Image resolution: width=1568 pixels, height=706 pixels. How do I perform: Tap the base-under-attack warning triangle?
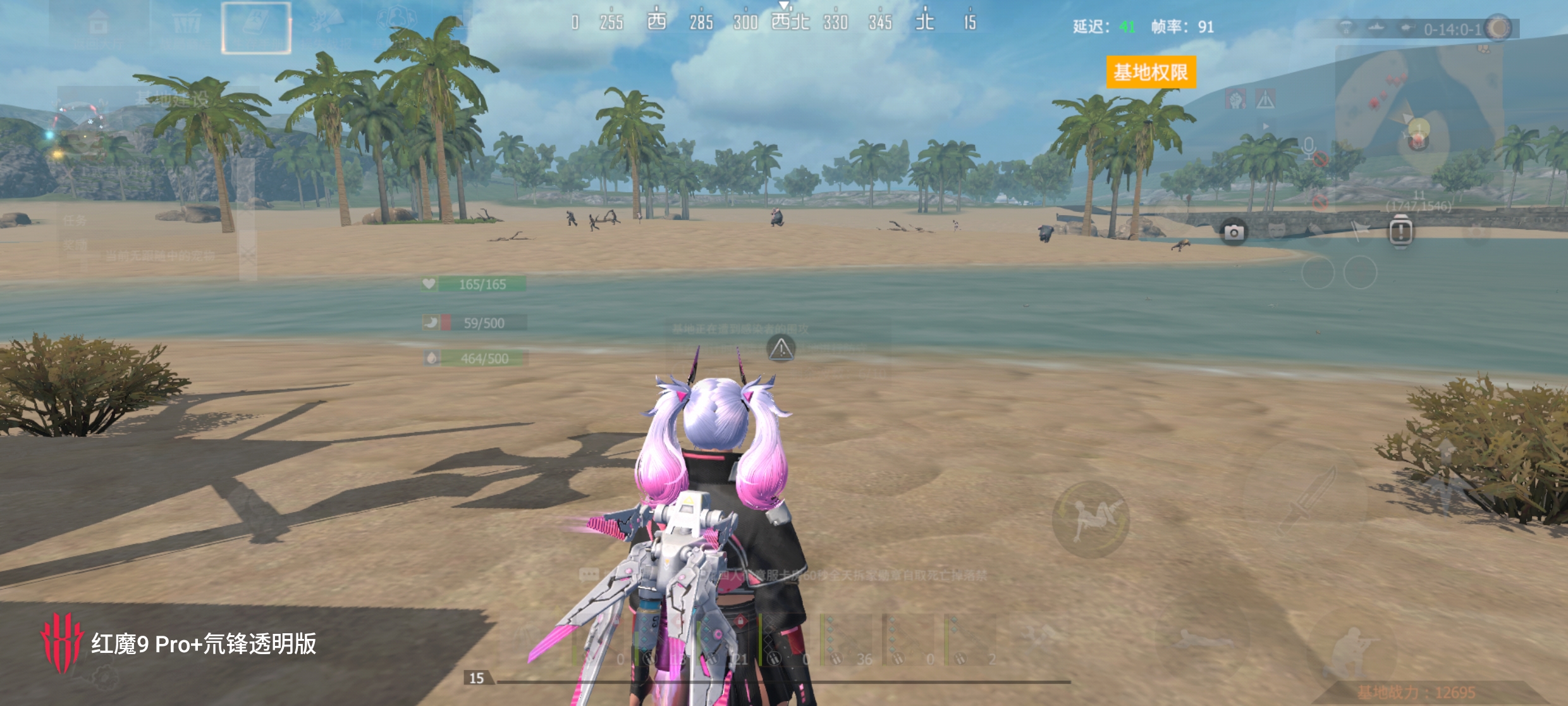point(781,349)
